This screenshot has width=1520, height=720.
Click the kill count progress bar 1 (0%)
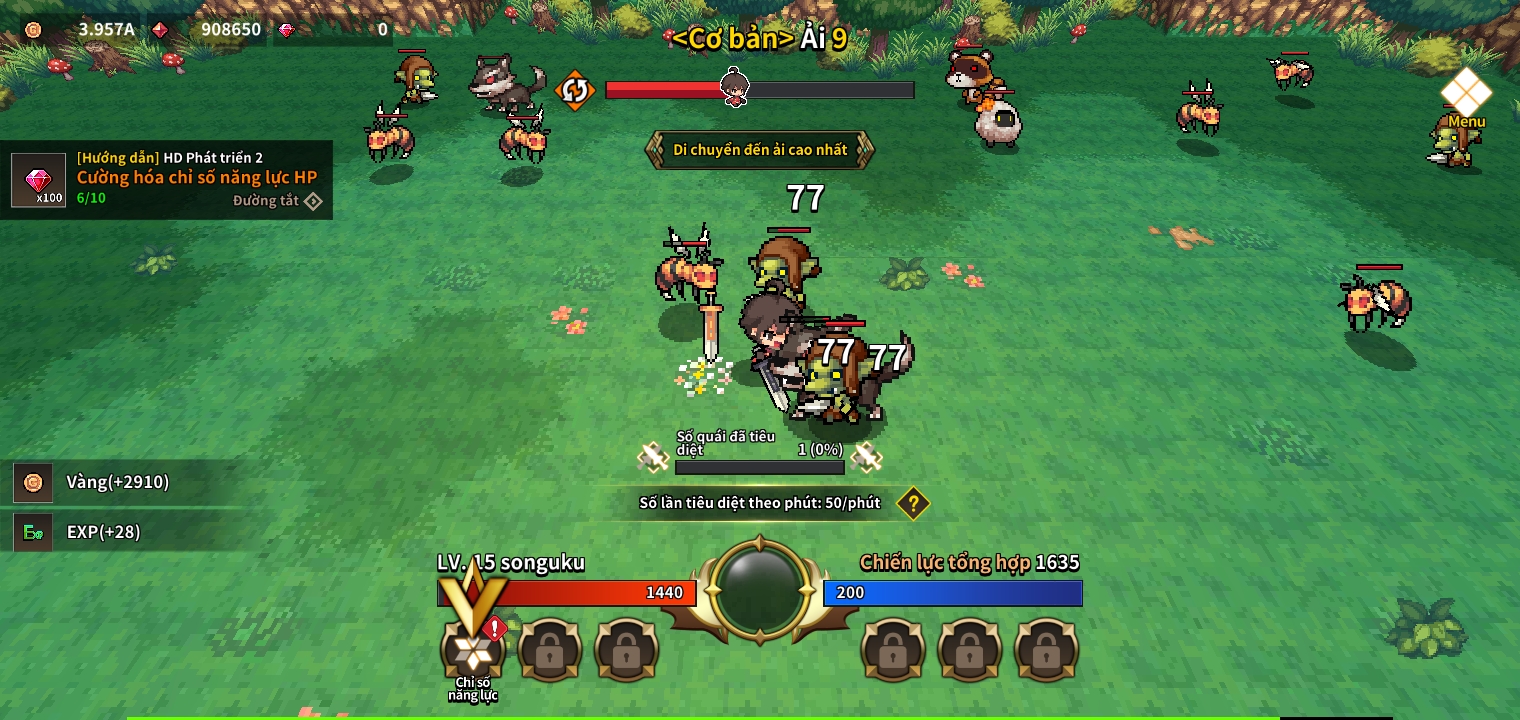759,466
